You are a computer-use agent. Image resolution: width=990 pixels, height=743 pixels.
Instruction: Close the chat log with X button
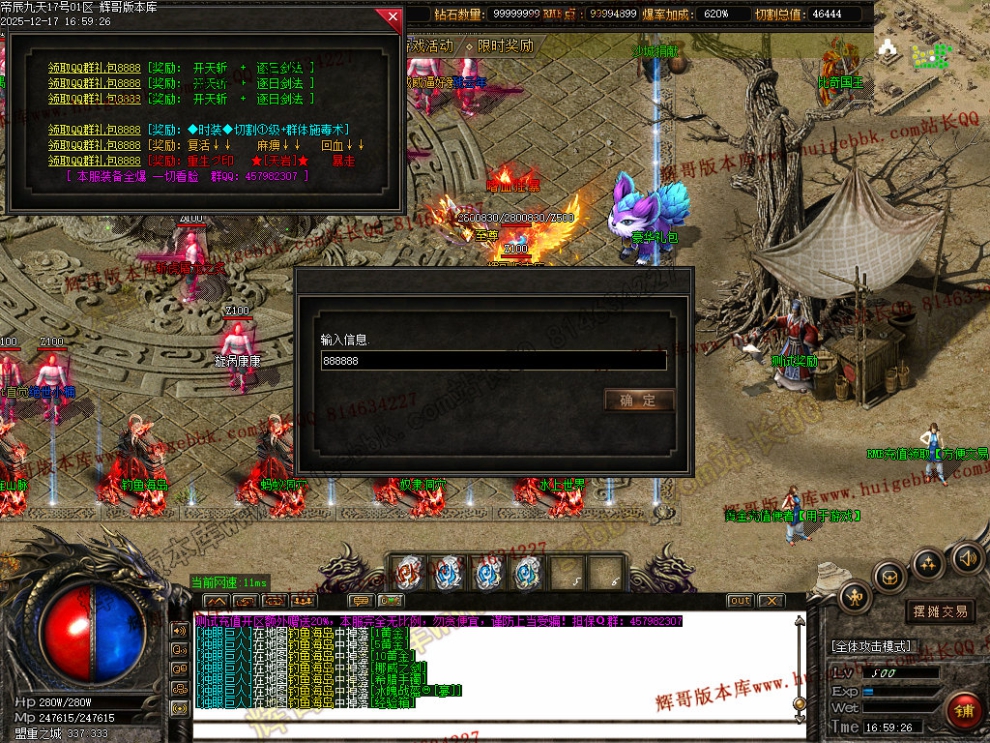pyautogui.click(x=770, y=601)
